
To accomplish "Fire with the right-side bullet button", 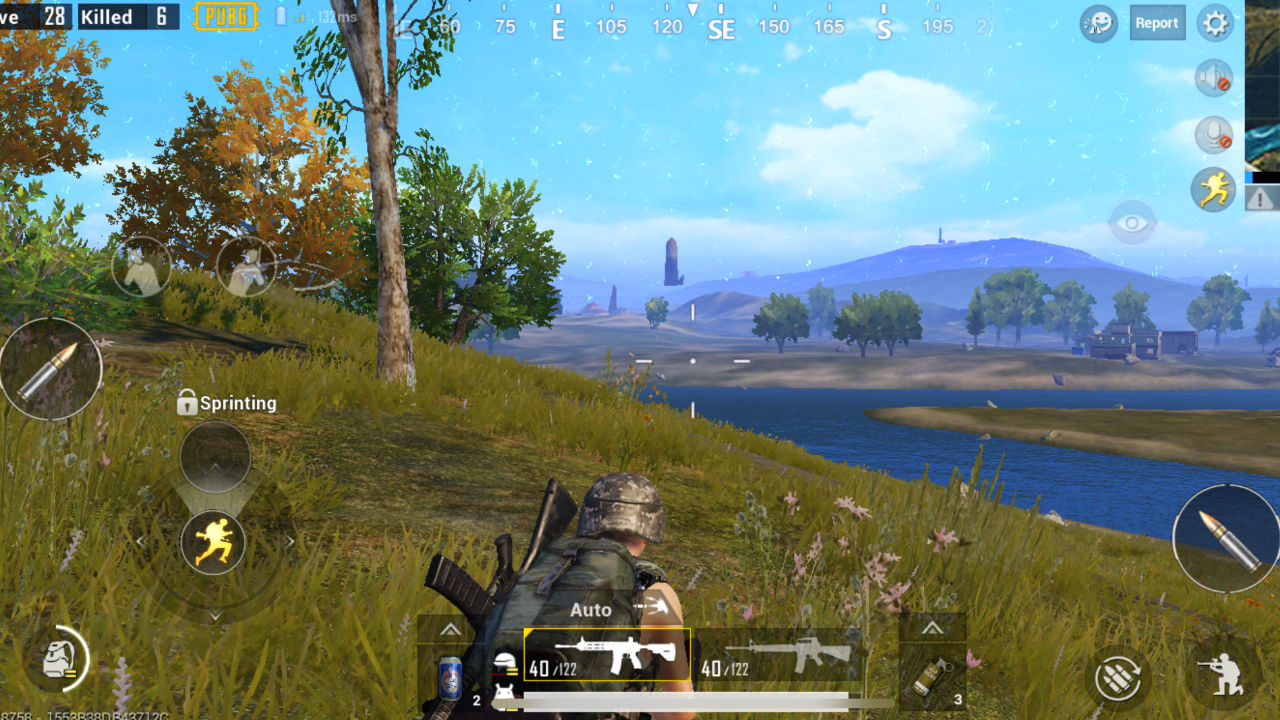I will (1224, 538).
